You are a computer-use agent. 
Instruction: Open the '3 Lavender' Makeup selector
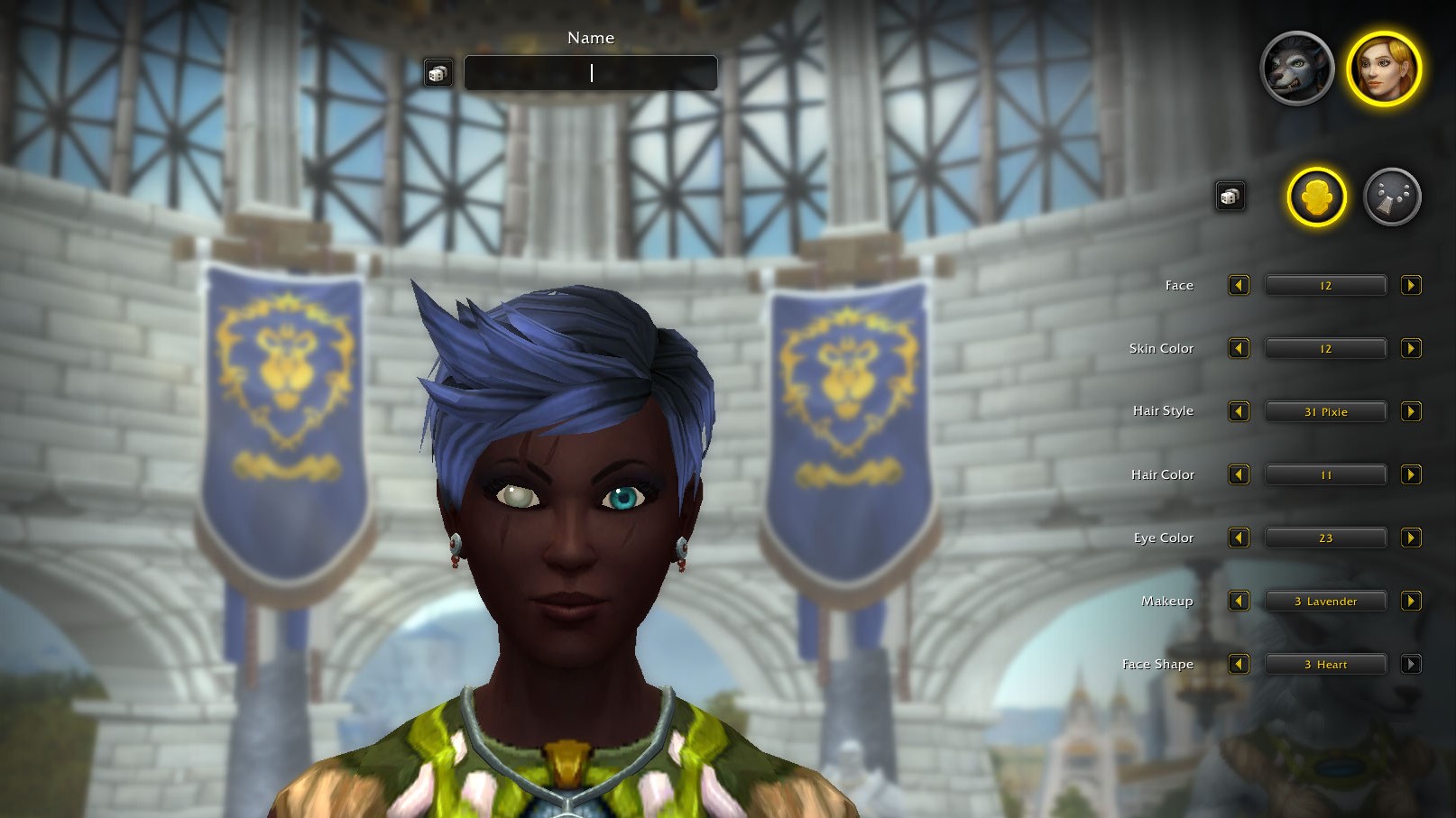[1325, 601]
